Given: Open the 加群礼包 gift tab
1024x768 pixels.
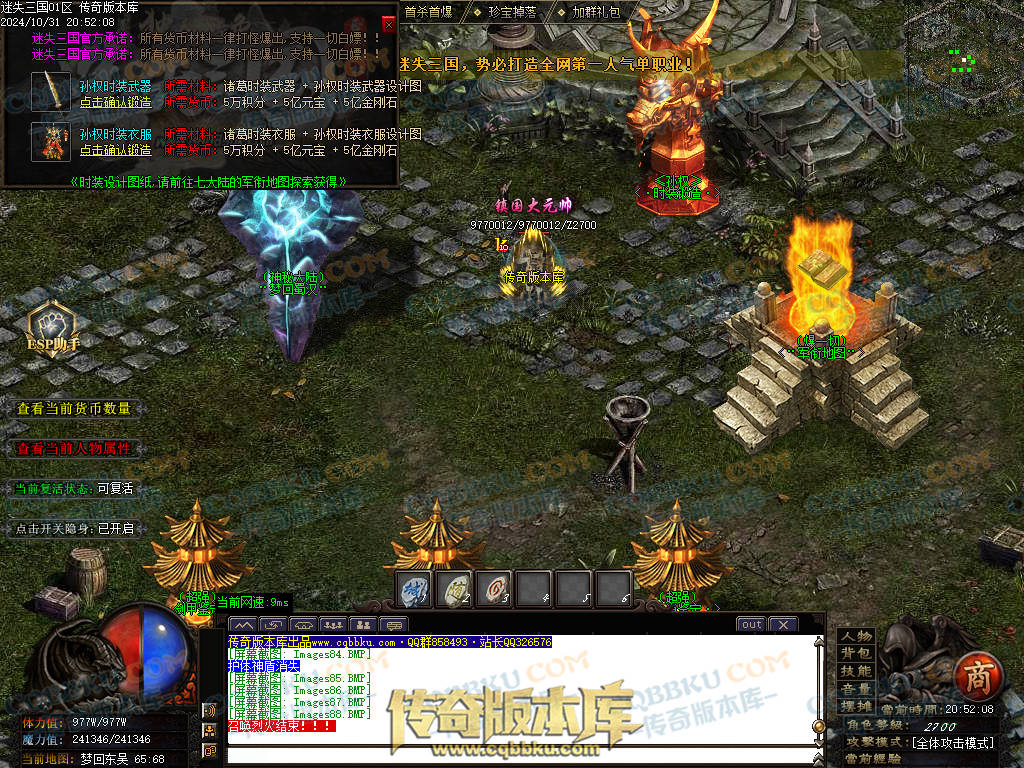Looking at the screenshot, I should [596, 12].
